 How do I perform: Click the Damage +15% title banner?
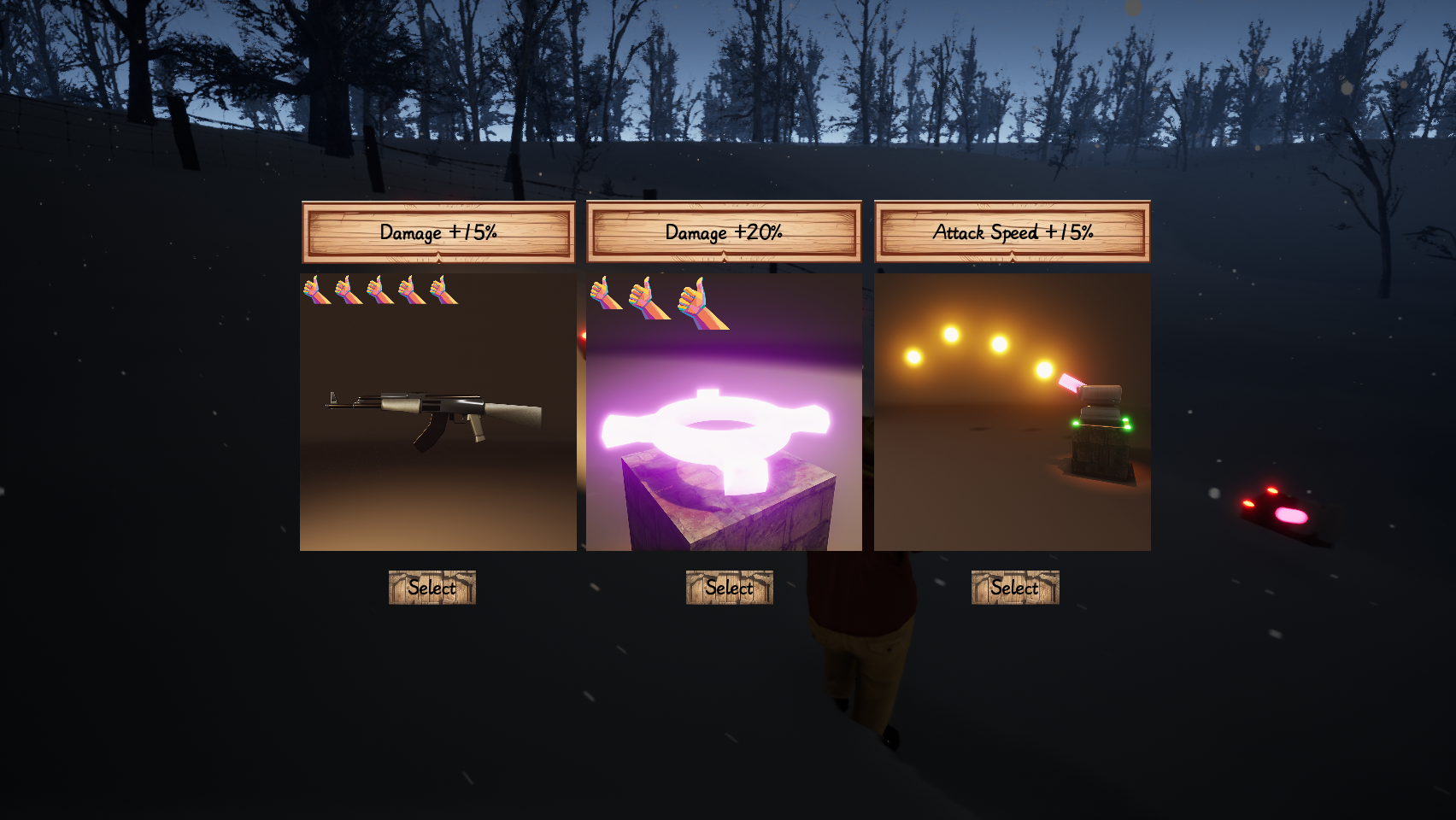437,231
